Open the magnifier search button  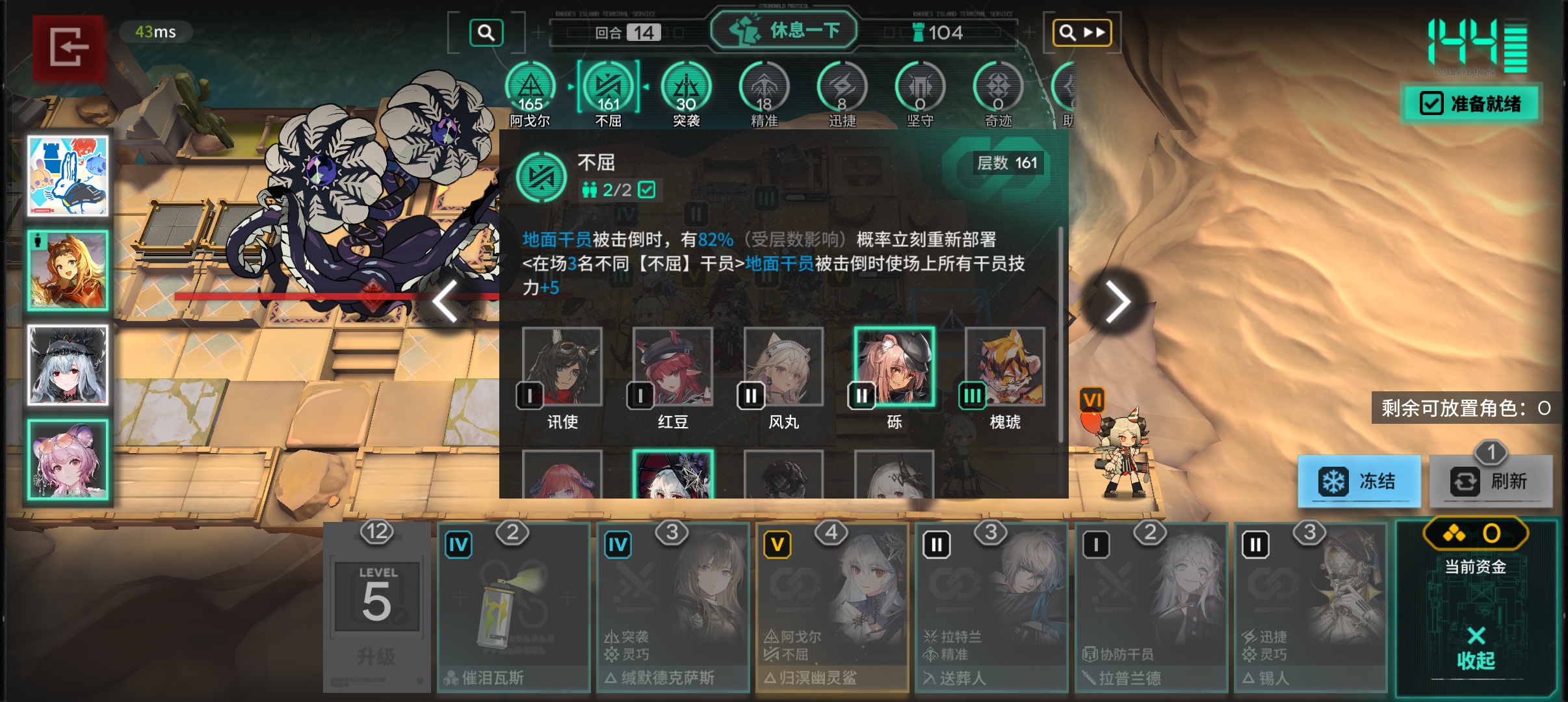point(486,32)
